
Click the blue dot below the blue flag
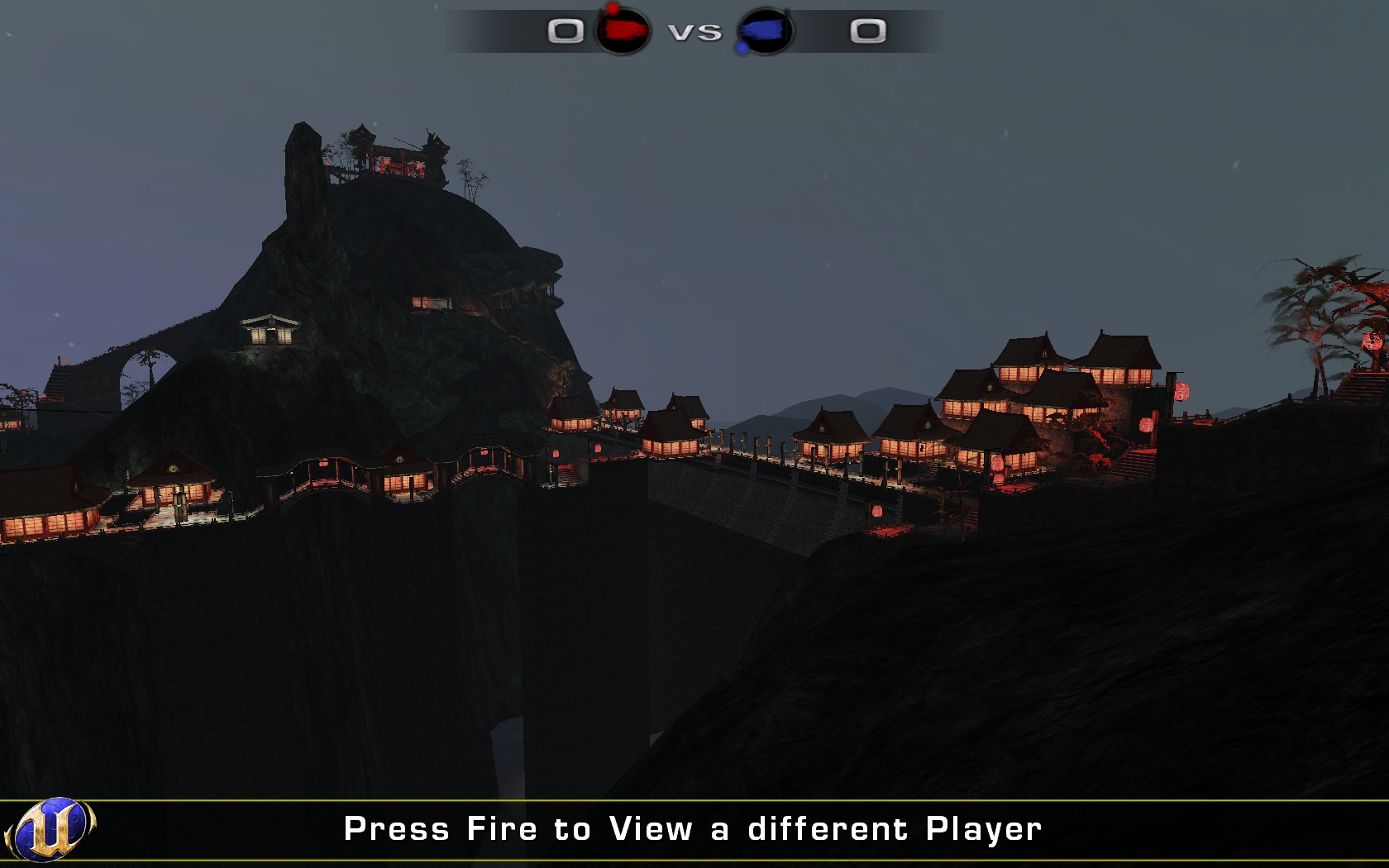pyautogui.click(x=742, y=49)
